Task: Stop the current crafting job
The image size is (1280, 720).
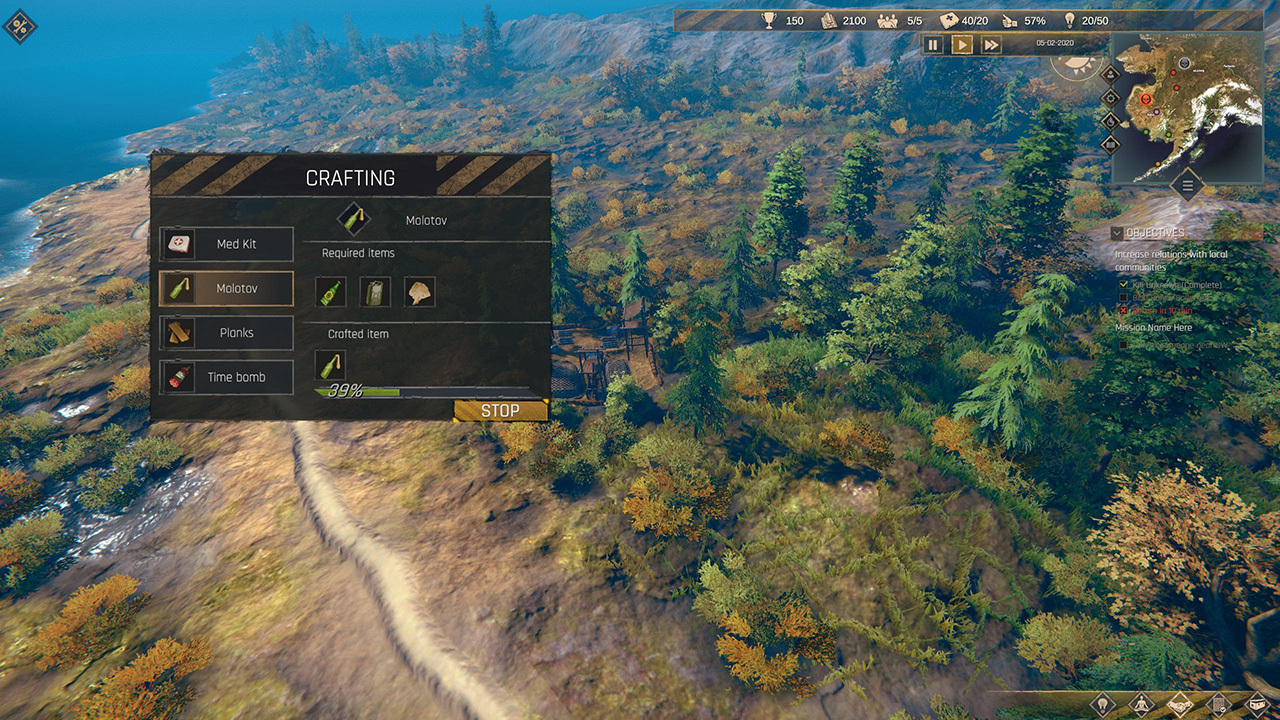Action: pos(500,410)
